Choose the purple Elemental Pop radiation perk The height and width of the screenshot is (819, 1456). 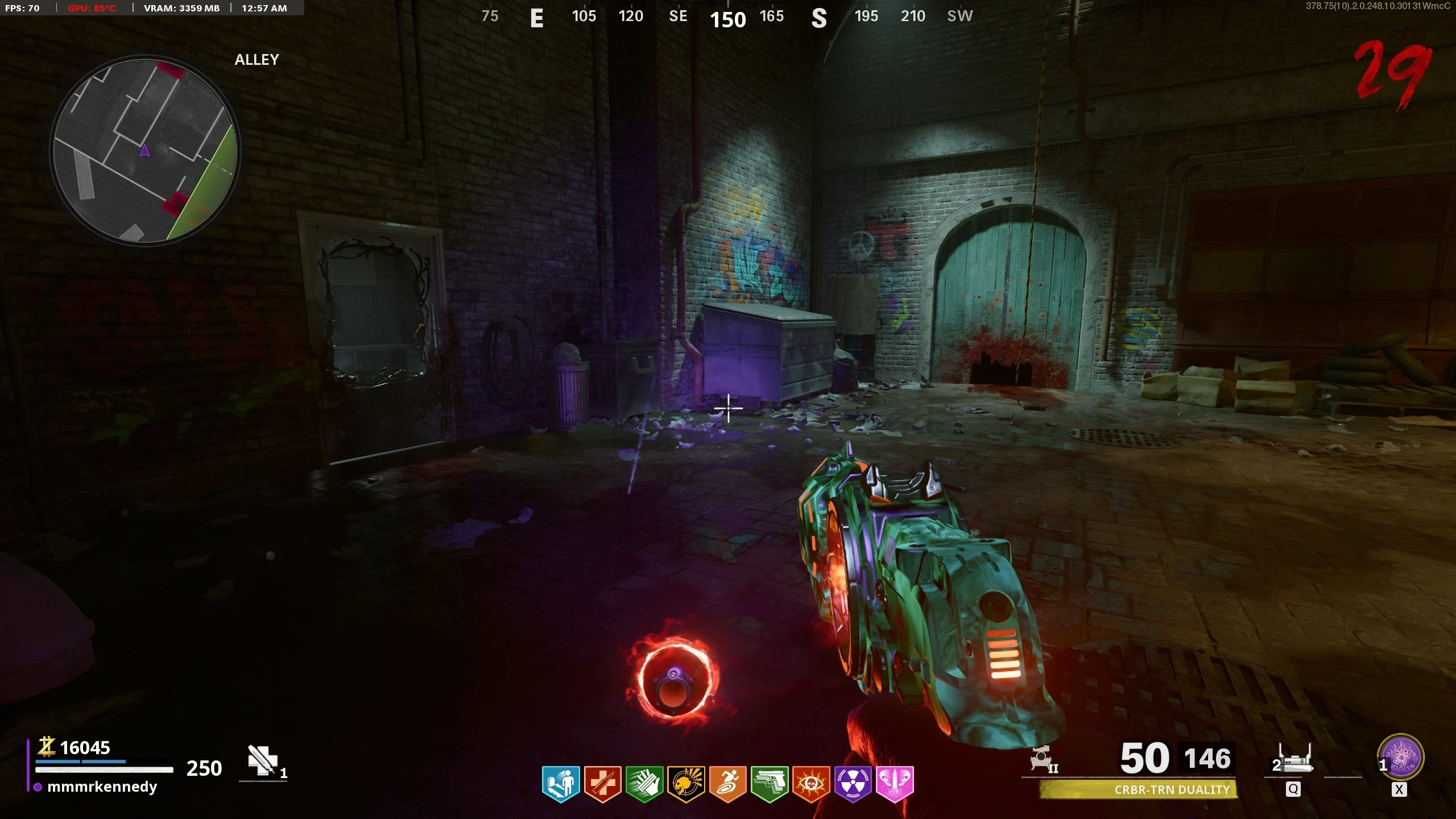point(853,783)
